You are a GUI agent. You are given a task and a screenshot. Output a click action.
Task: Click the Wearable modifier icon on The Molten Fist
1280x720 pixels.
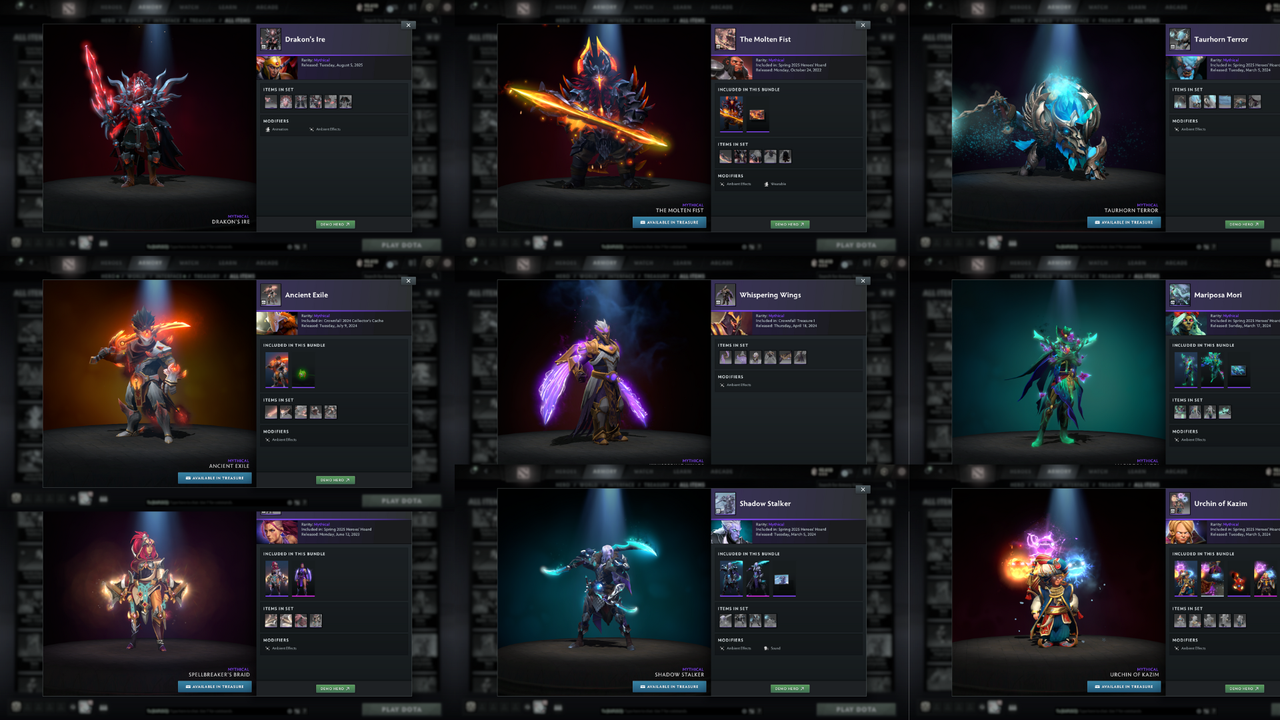point(766,184)
